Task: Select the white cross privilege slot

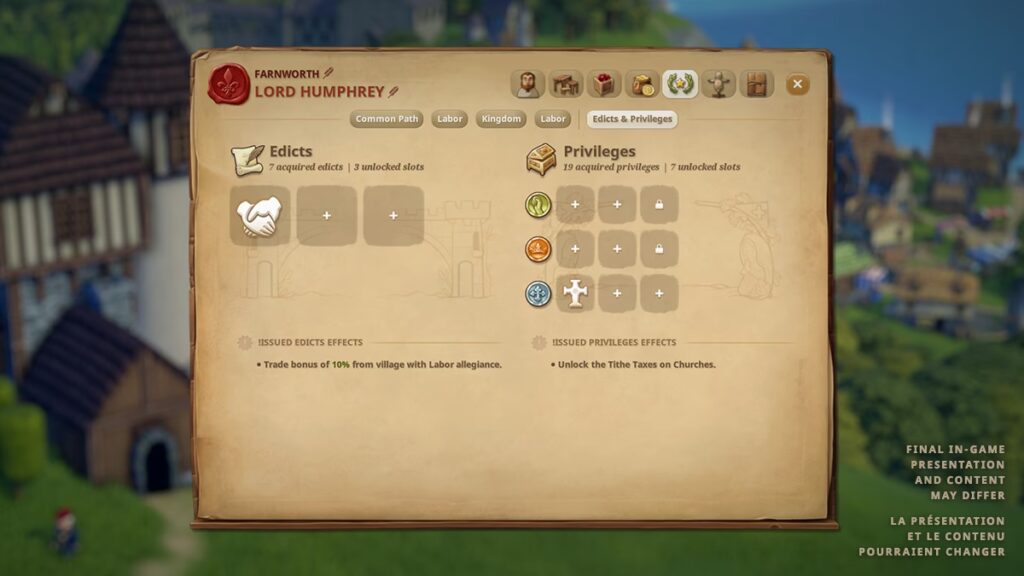Action: [575, 293]
